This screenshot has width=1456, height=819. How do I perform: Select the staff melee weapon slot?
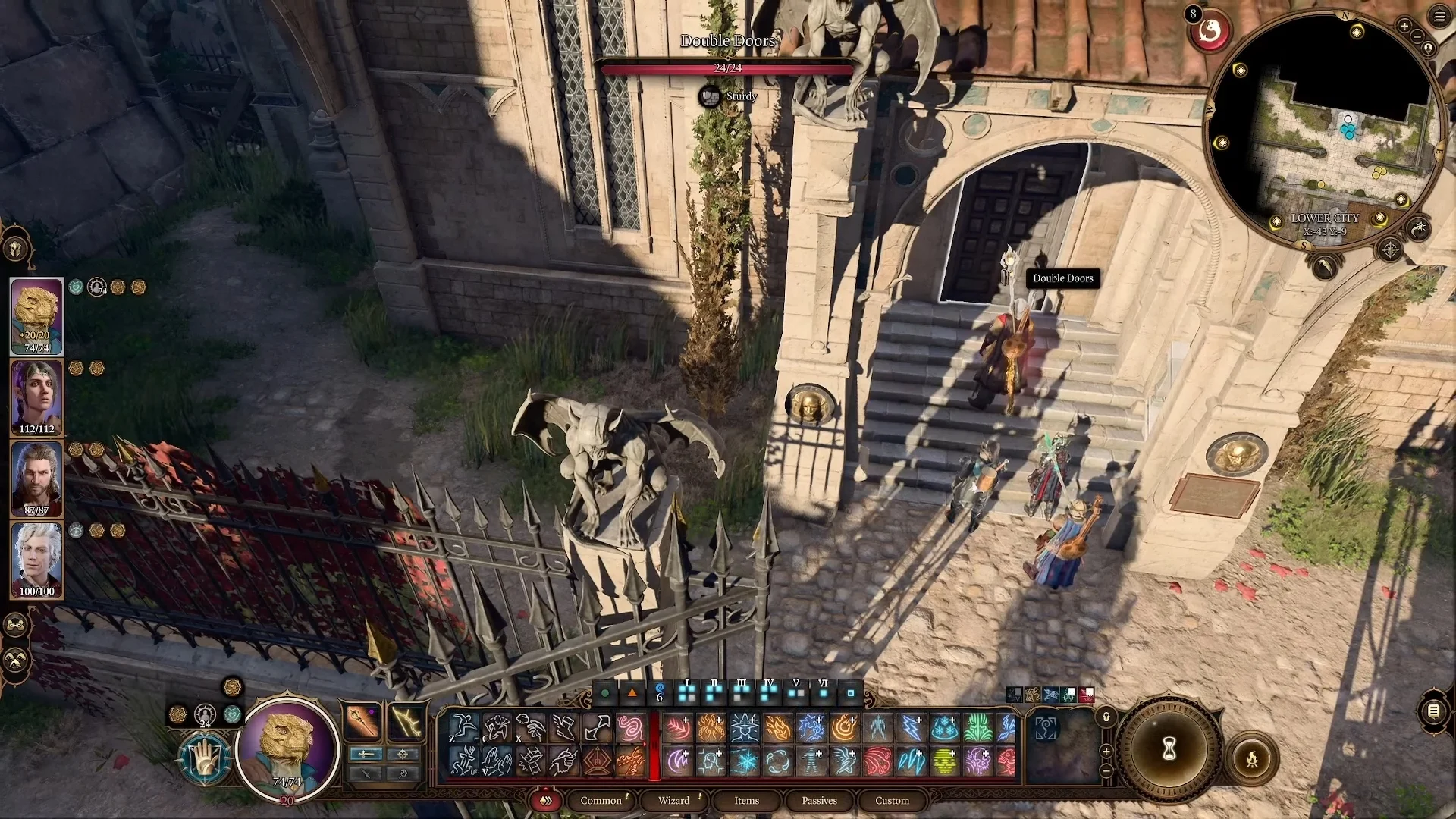pyautogui.click(x=363, y=721)
